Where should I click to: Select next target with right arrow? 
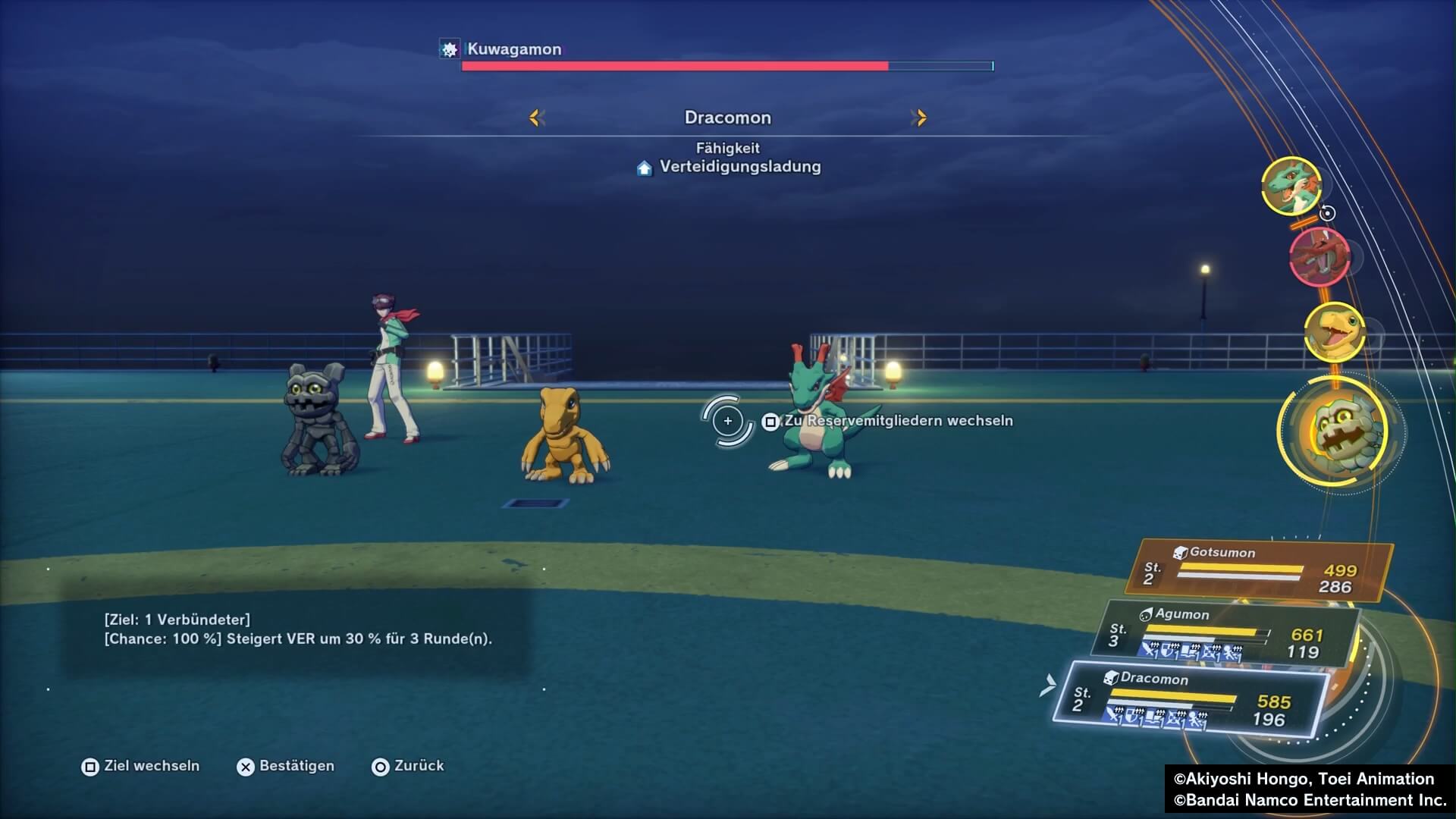919,118
